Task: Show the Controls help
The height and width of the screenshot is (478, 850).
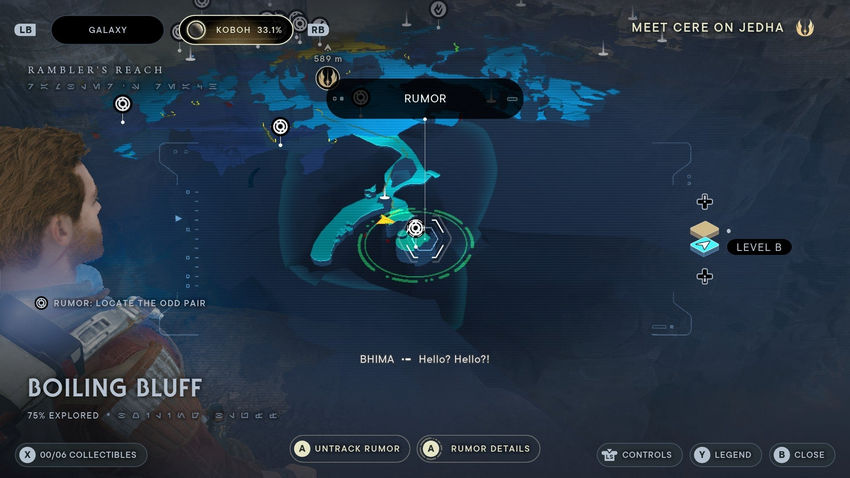Action: pos(636,455)
